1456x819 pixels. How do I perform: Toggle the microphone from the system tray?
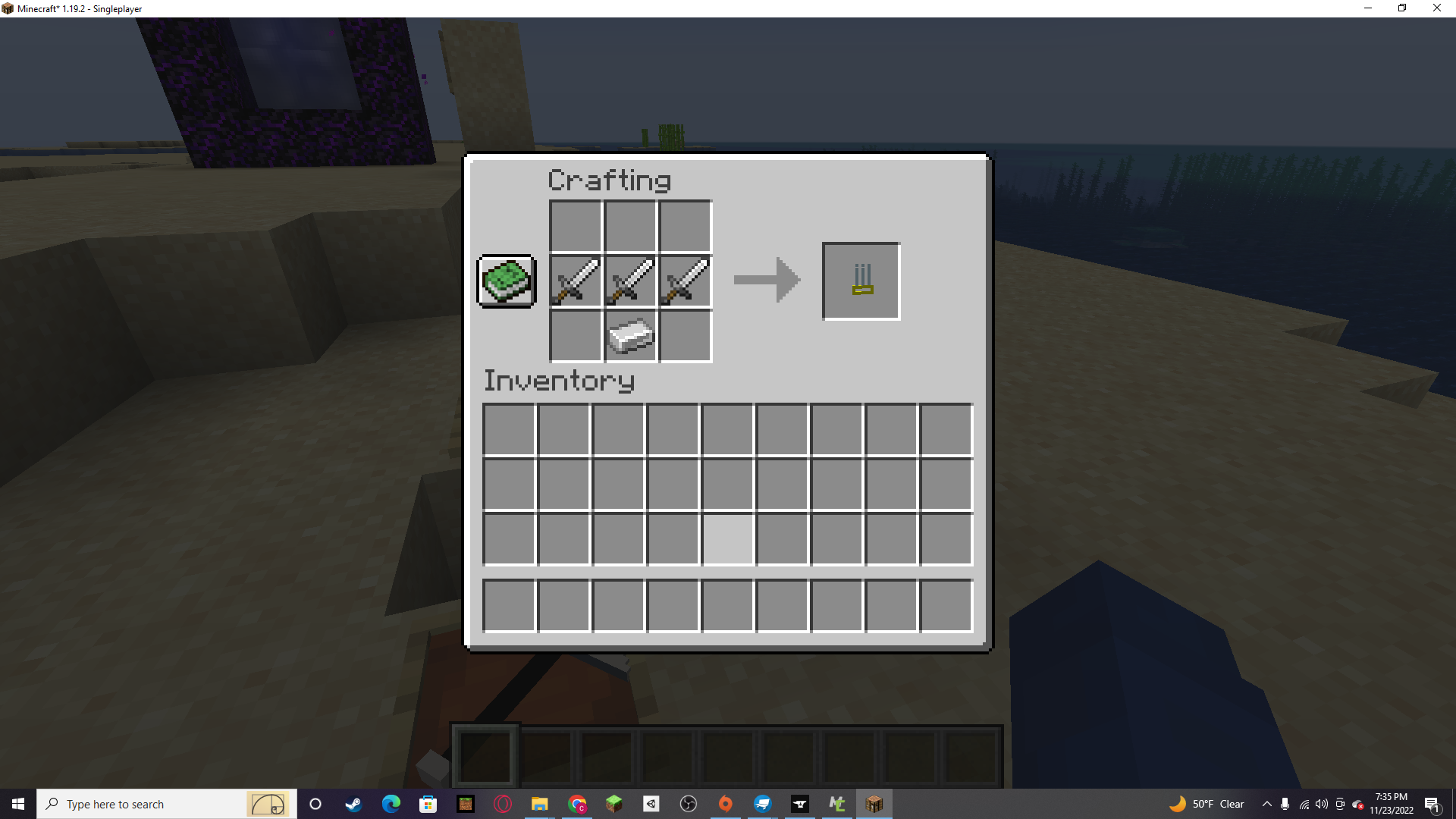pos(1285,804)
